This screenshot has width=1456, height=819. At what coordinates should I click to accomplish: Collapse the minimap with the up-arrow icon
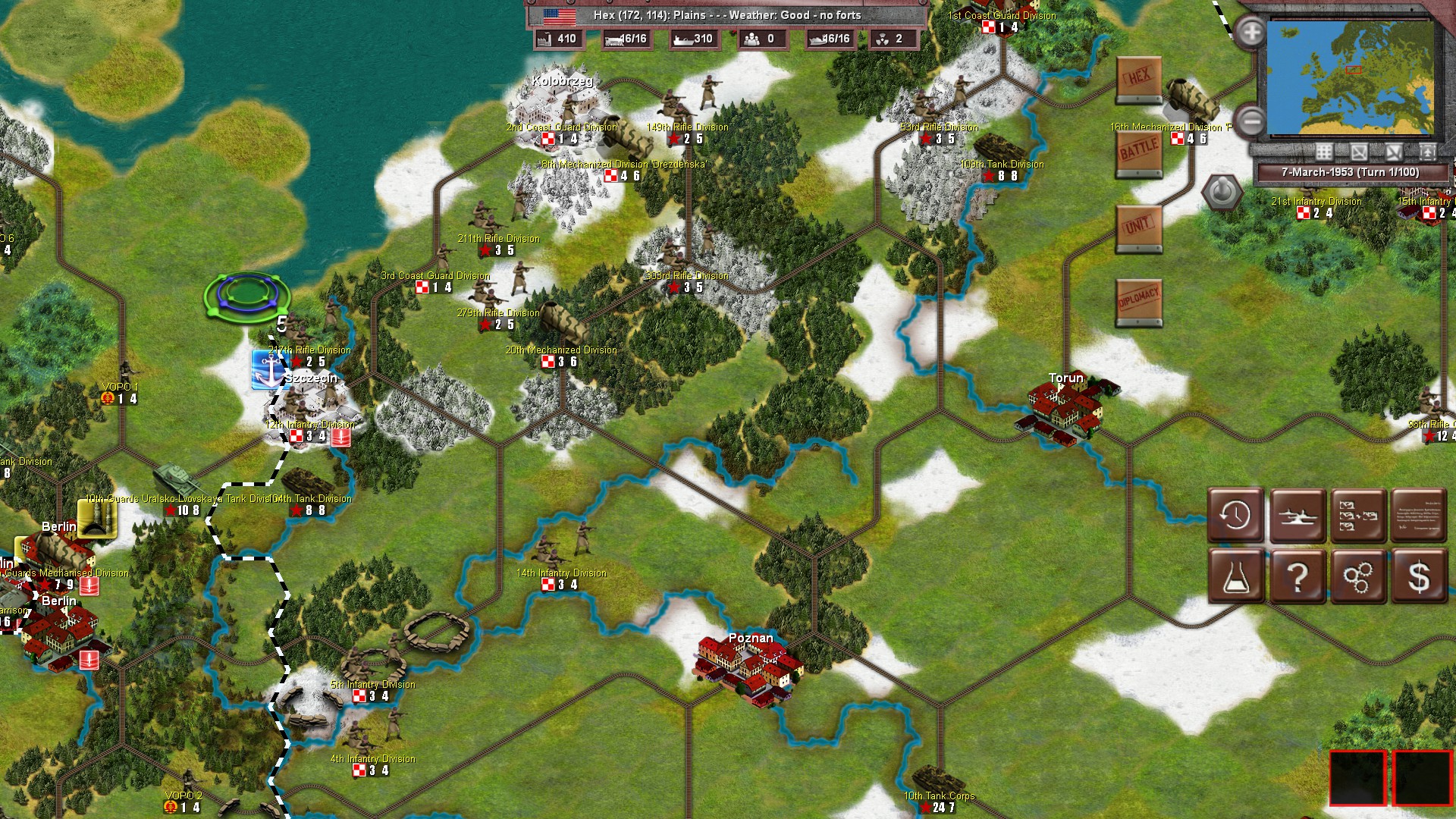(1428, 152)
